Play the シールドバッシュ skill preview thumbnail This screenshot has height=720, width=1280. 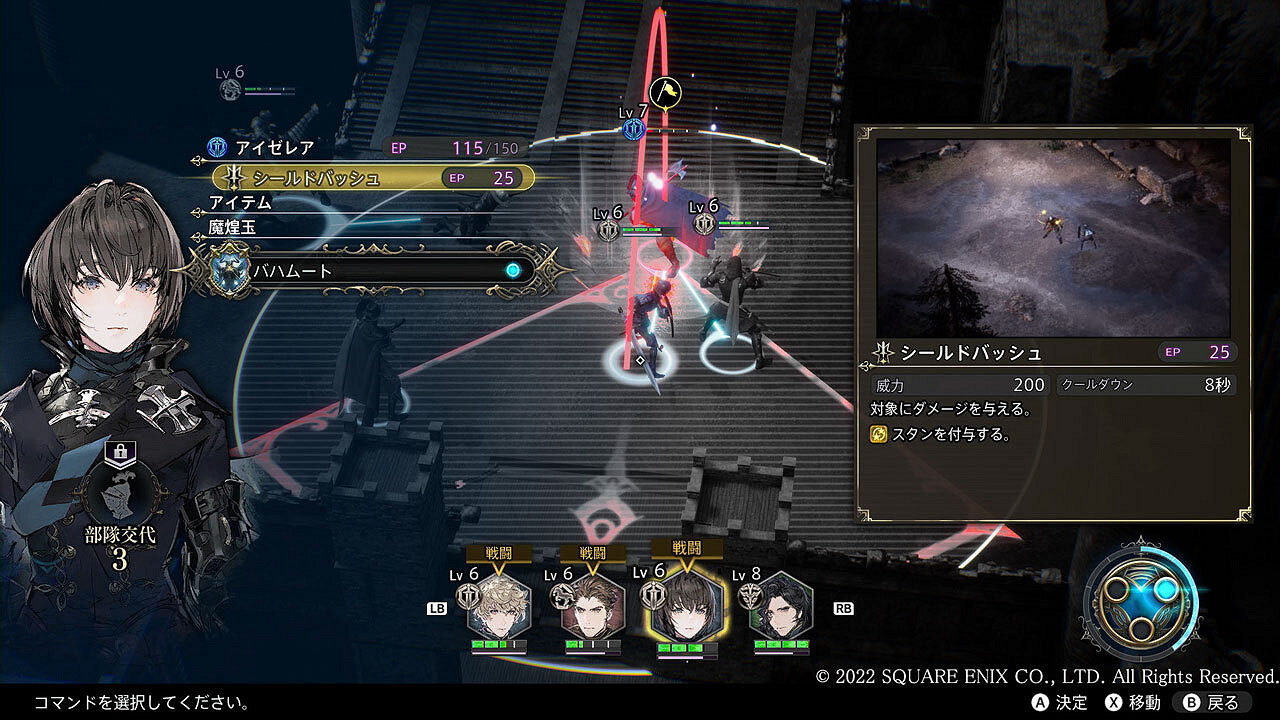[x=1054, y=238]
